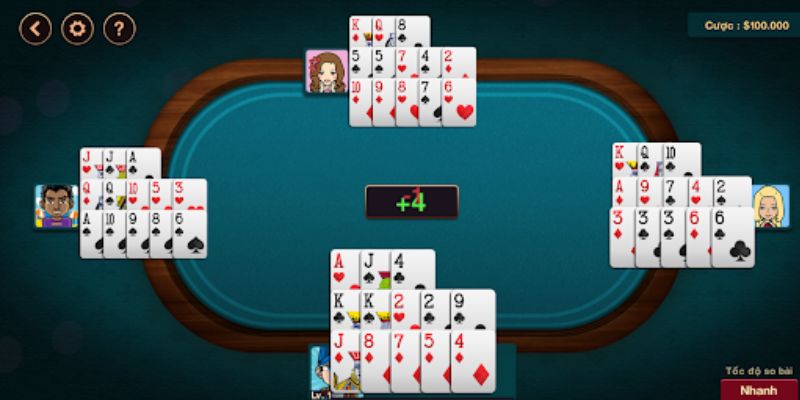Image resolution: width=800 pixels, height=400 pixels.
Task: Select the Ace of hearts card
Action: coord(344,268)
